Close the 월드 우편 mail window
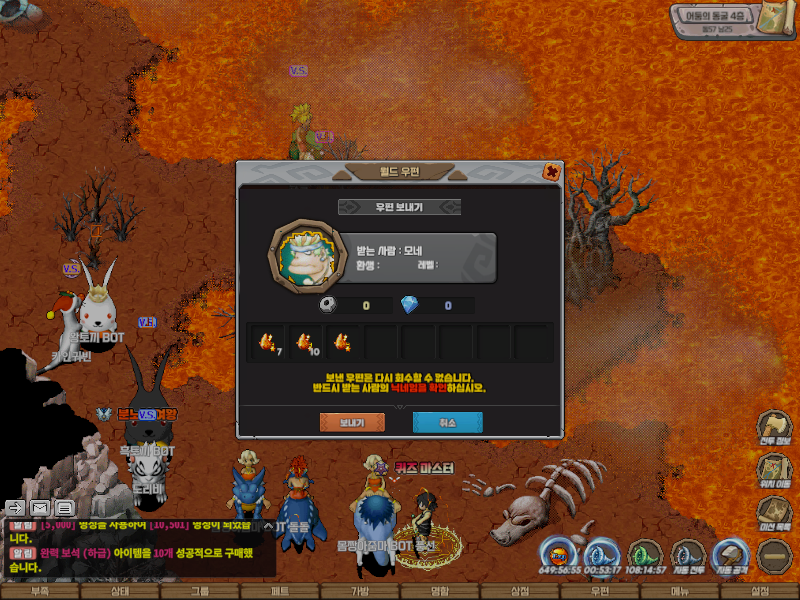The image size is (800, 600). [551, 171]
